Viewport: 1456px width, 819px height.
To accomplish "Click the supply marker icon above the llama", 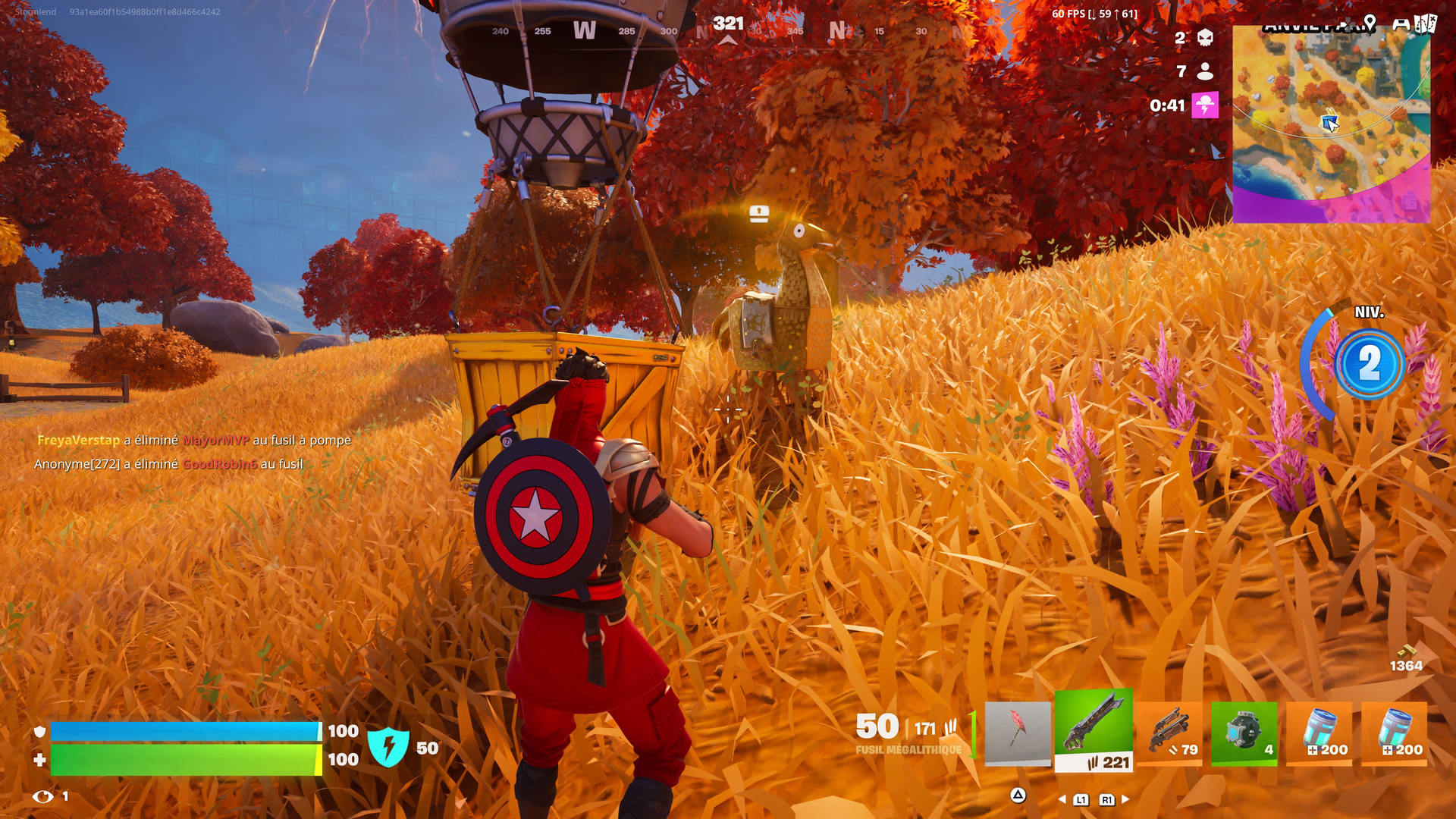I will click(759, 213).
